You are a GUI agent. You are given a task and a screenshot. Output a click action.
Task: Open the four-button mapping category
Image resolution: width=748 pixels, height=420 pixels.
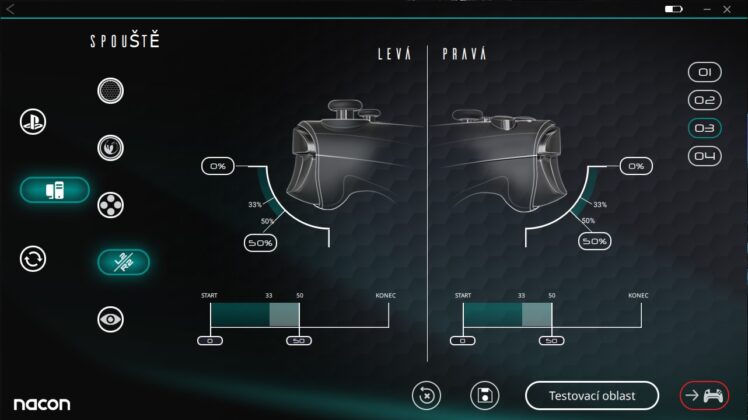pyautogui.click(x=110, y=206)
